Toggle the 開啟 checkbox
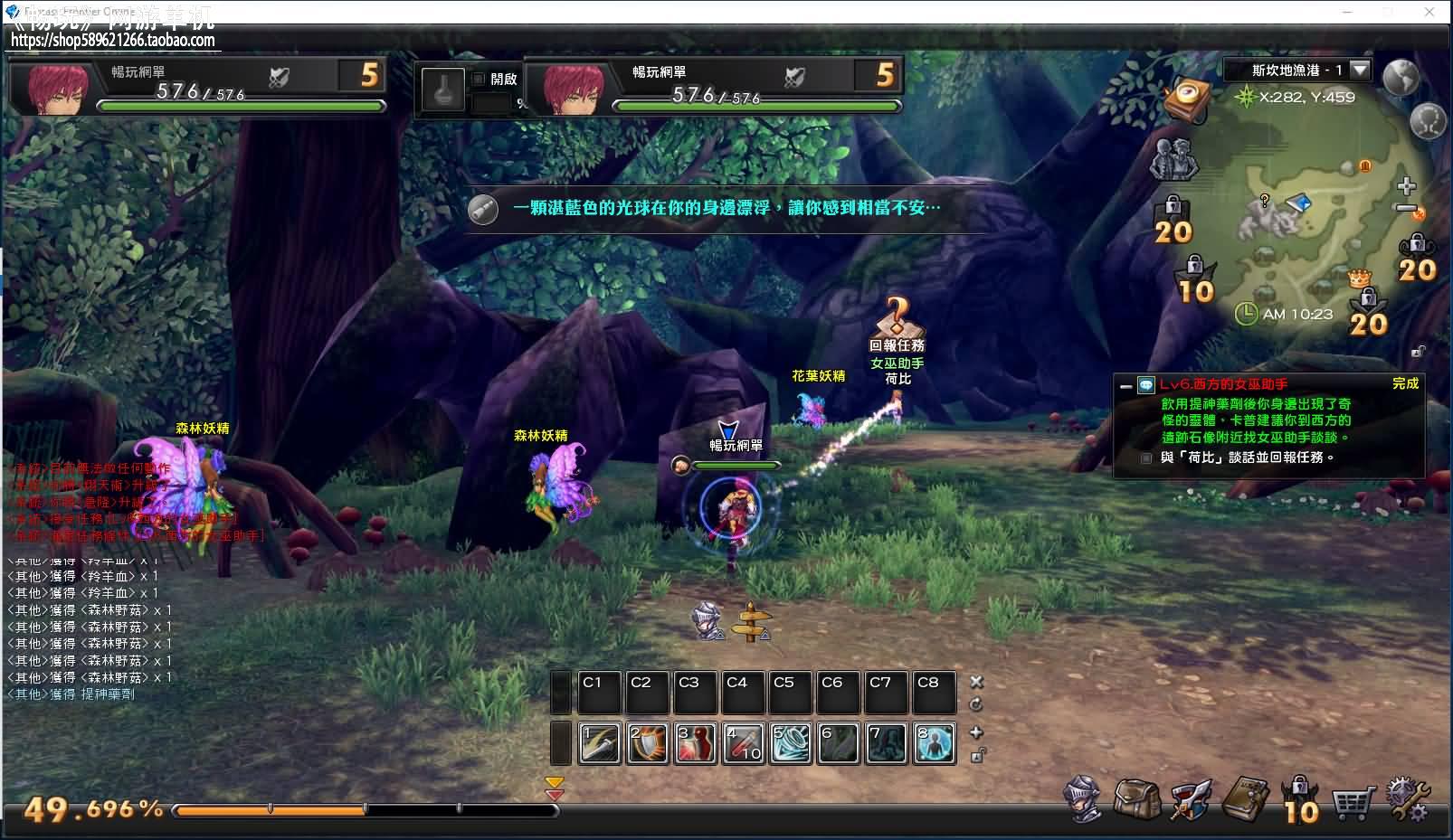The height and width of the screenshot is (840, 1453). point(479,79)
